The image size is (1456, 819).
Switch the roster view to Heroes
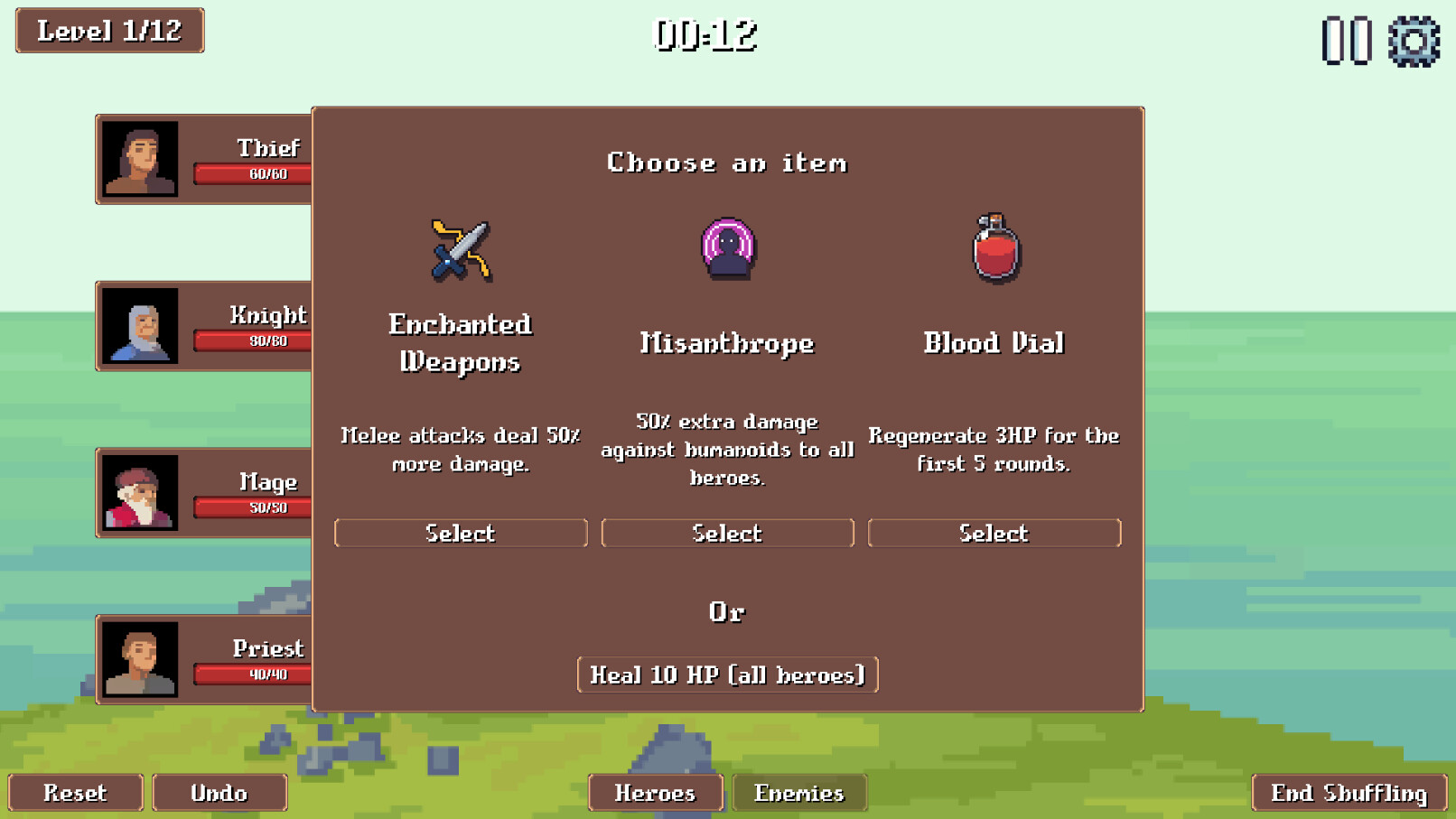[x=655, y=793]
